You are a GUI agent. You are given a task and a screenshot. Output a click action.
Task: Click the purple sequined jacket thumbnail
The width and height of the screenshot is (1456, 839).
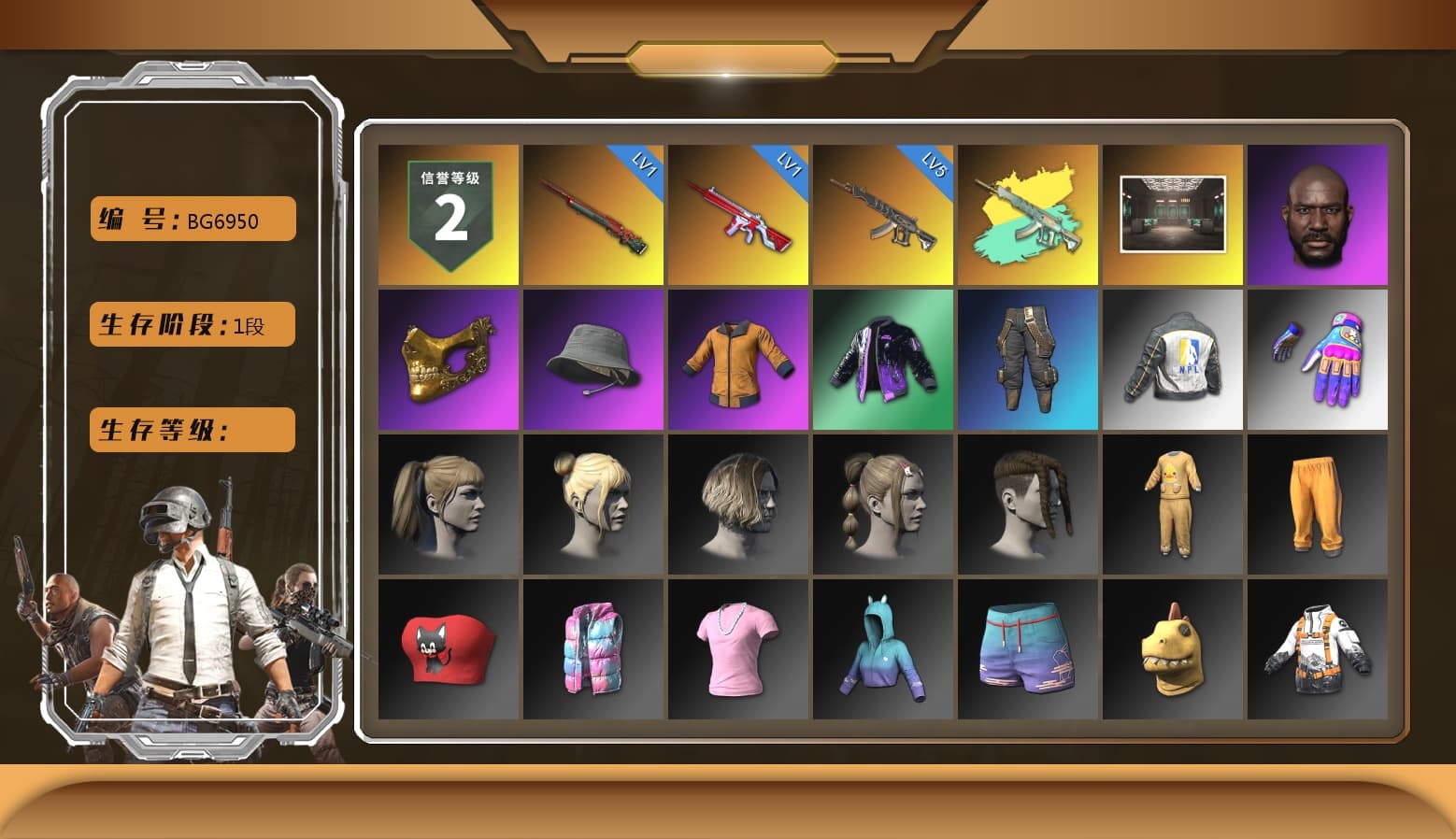tap(883, 360)
